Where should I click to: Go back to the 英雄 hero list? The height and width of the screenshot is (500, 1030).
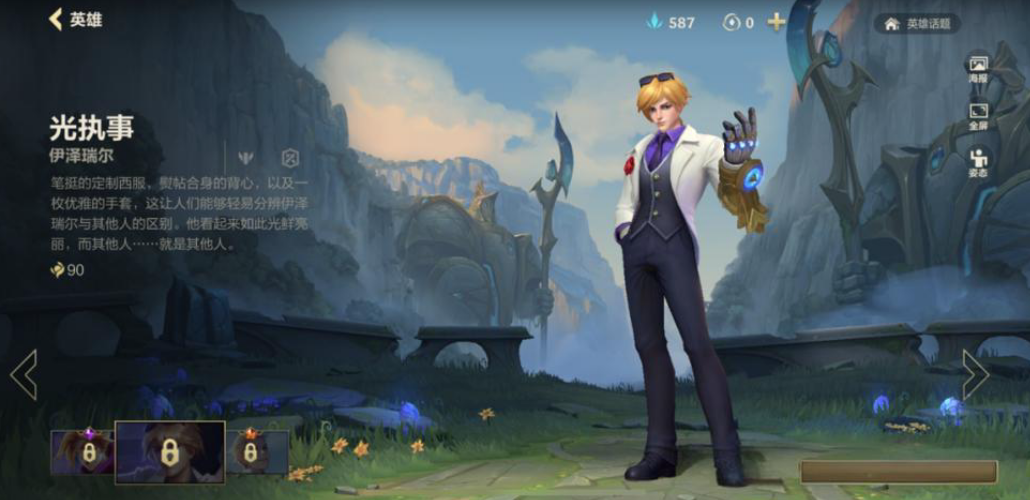75,20
